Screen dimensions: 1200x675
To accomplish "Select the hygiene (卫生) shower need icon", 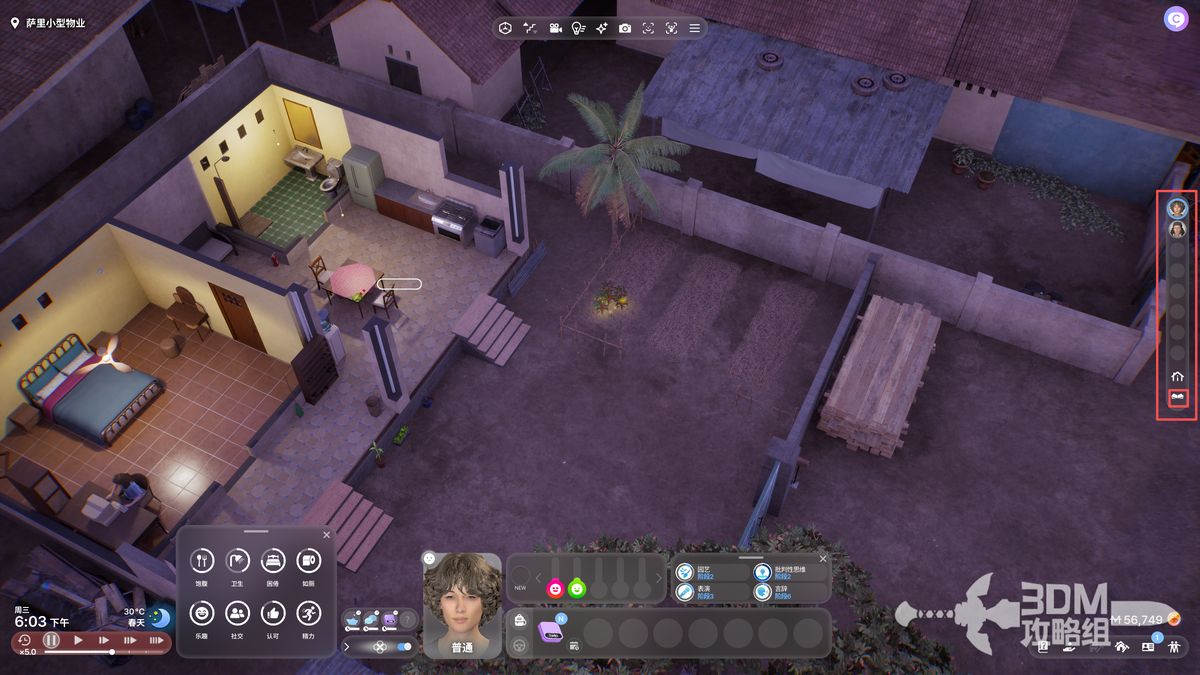I will [x=237, y=561].
